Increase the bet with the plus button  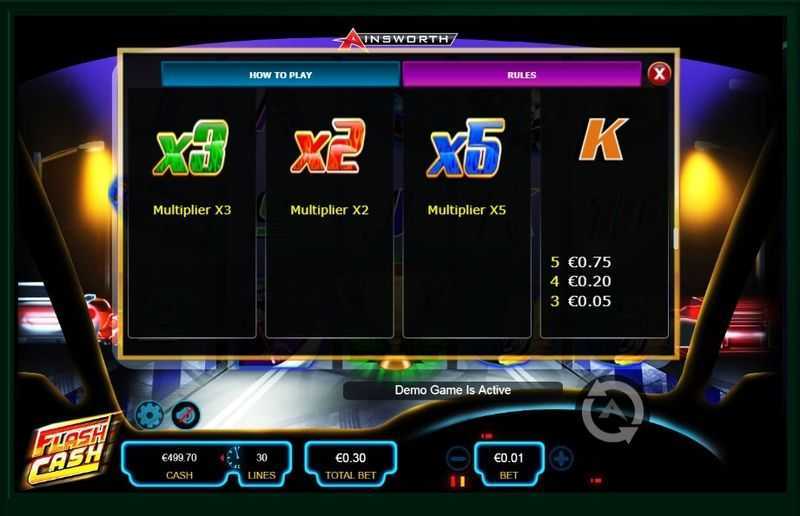pyautogui.click(x=562, y=459)
